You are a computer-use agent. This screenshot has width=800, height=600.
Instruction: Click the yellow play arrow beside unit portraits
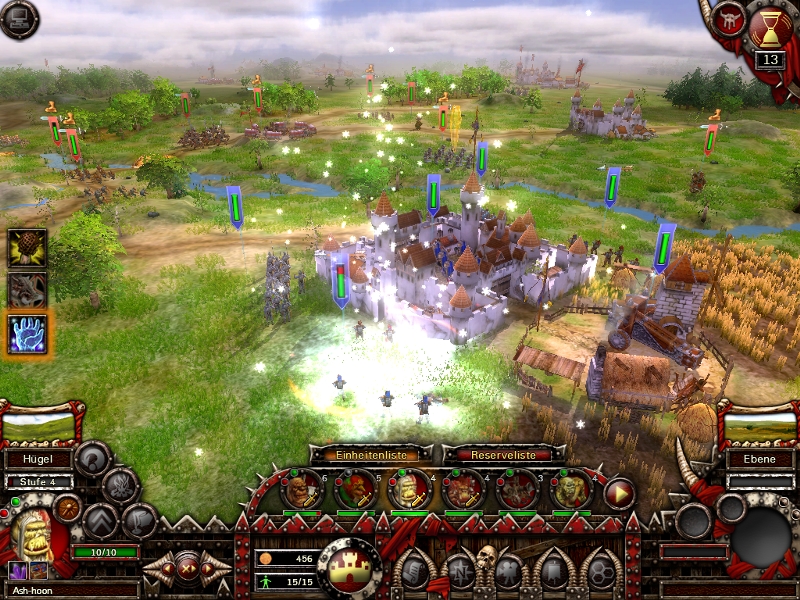pos(620,493)
